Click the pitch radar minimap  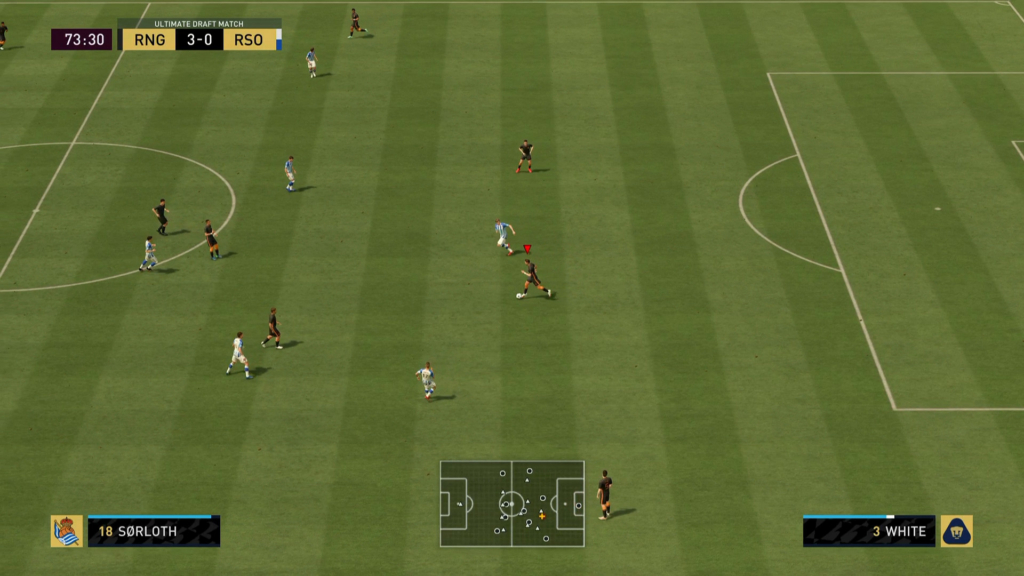[512, 504]
